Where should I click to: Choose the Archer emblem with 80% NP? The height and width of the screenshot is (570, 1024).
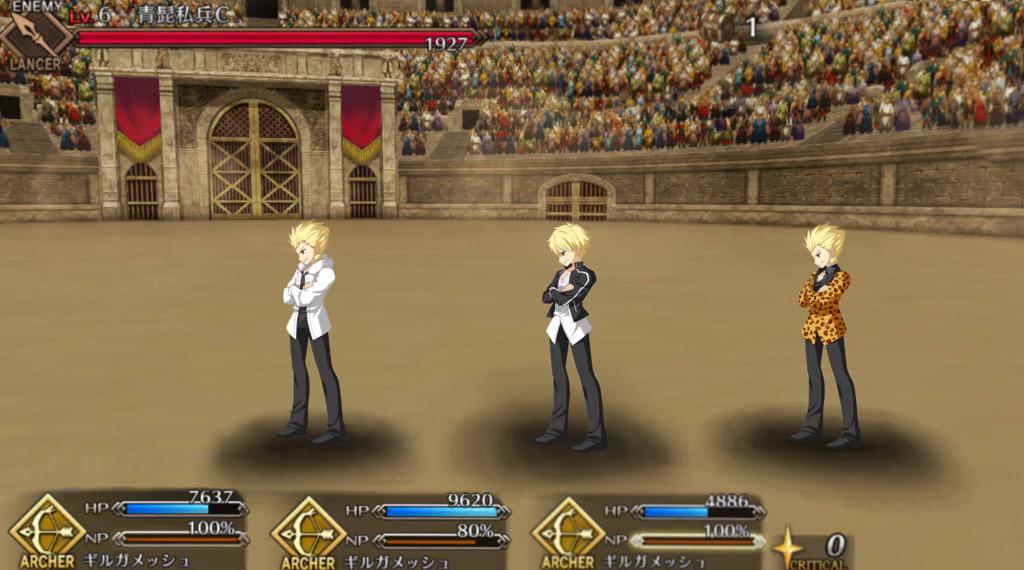tap(308, 526)
